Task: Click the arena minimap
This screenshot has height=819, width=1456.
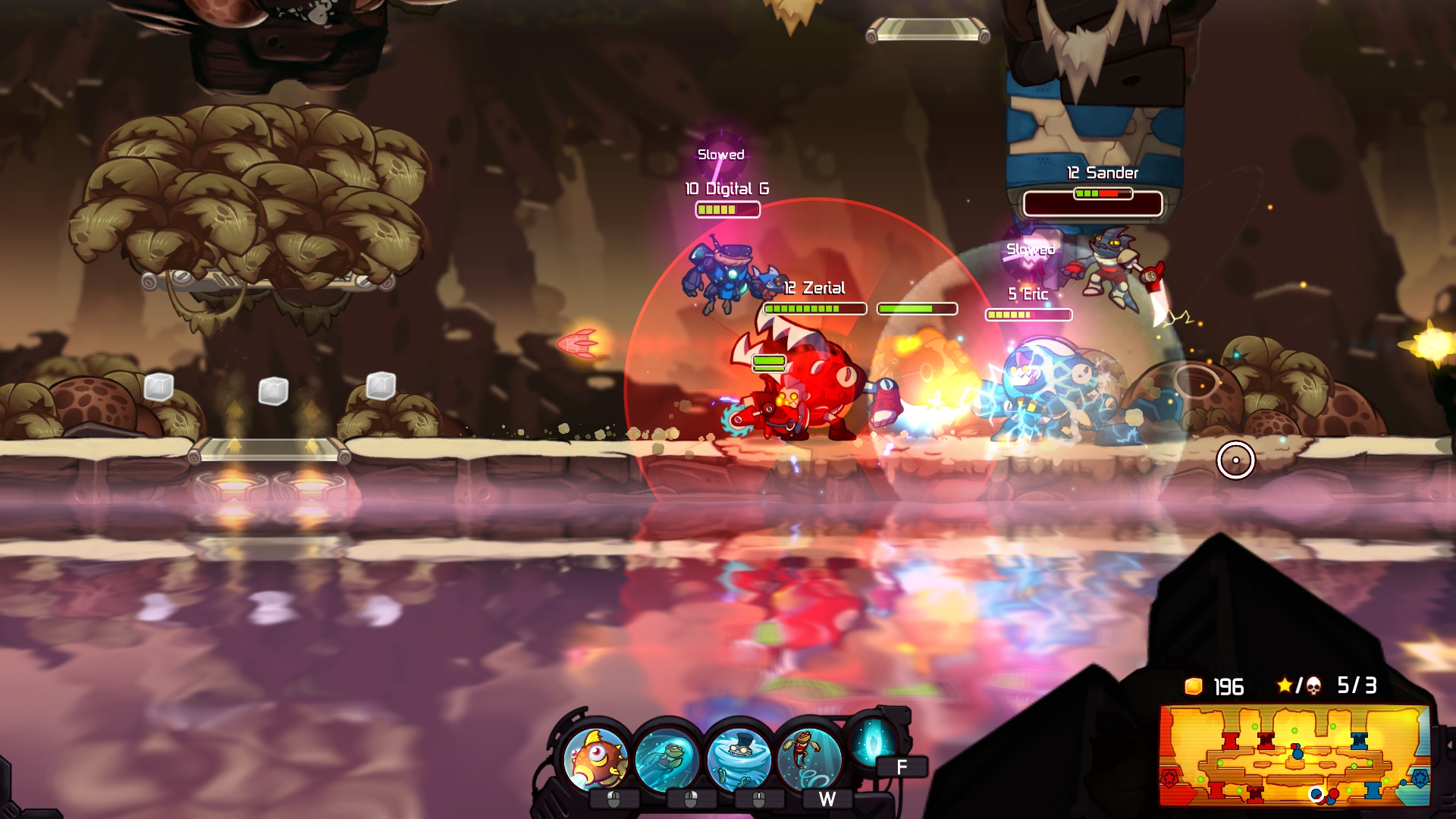Action: (x=1294, y=755)
